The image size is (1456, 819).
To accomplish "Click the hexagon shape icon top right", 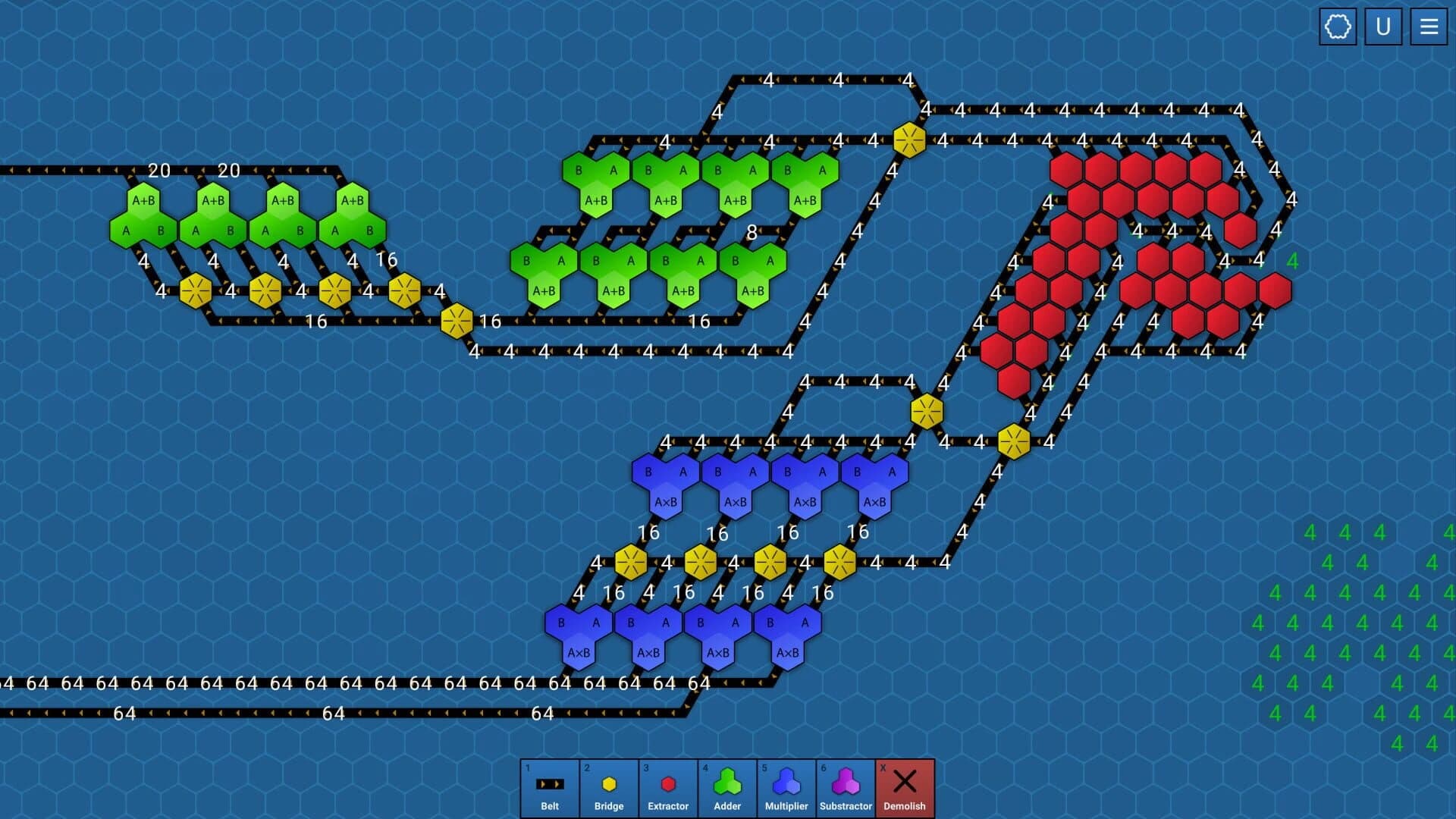I will 1338,27.
